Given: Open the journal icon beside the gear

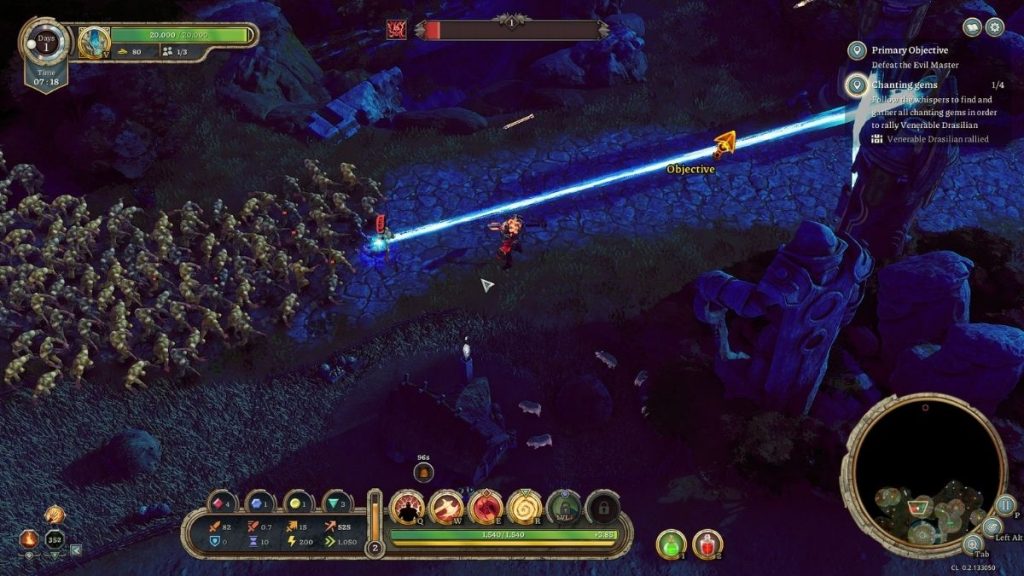Looking at the screenshot, I should click(x=972, y=27).
